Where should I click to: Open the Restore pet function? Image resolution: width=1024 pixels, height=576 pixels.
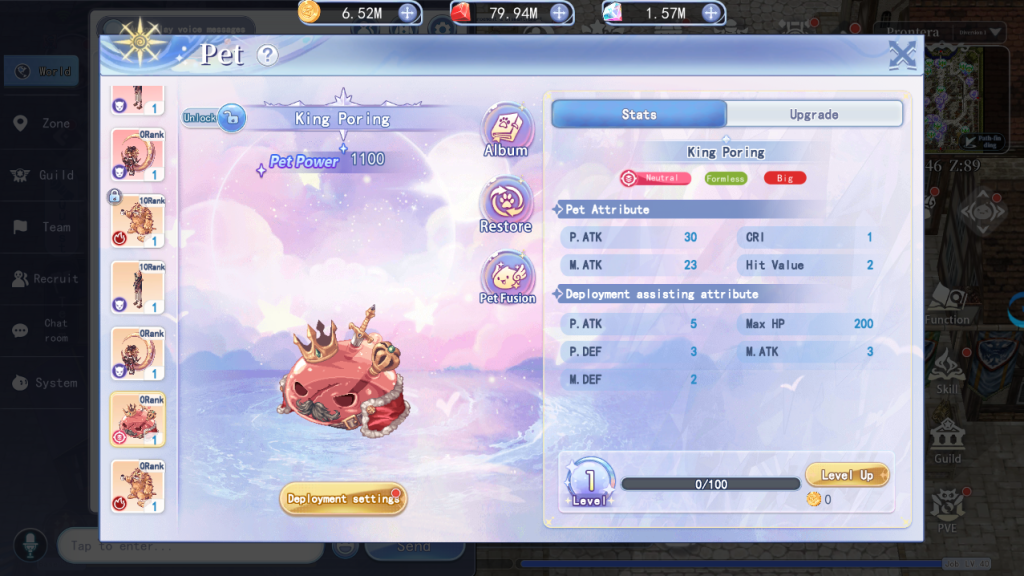pyautogui.click(x=506, y=206)
